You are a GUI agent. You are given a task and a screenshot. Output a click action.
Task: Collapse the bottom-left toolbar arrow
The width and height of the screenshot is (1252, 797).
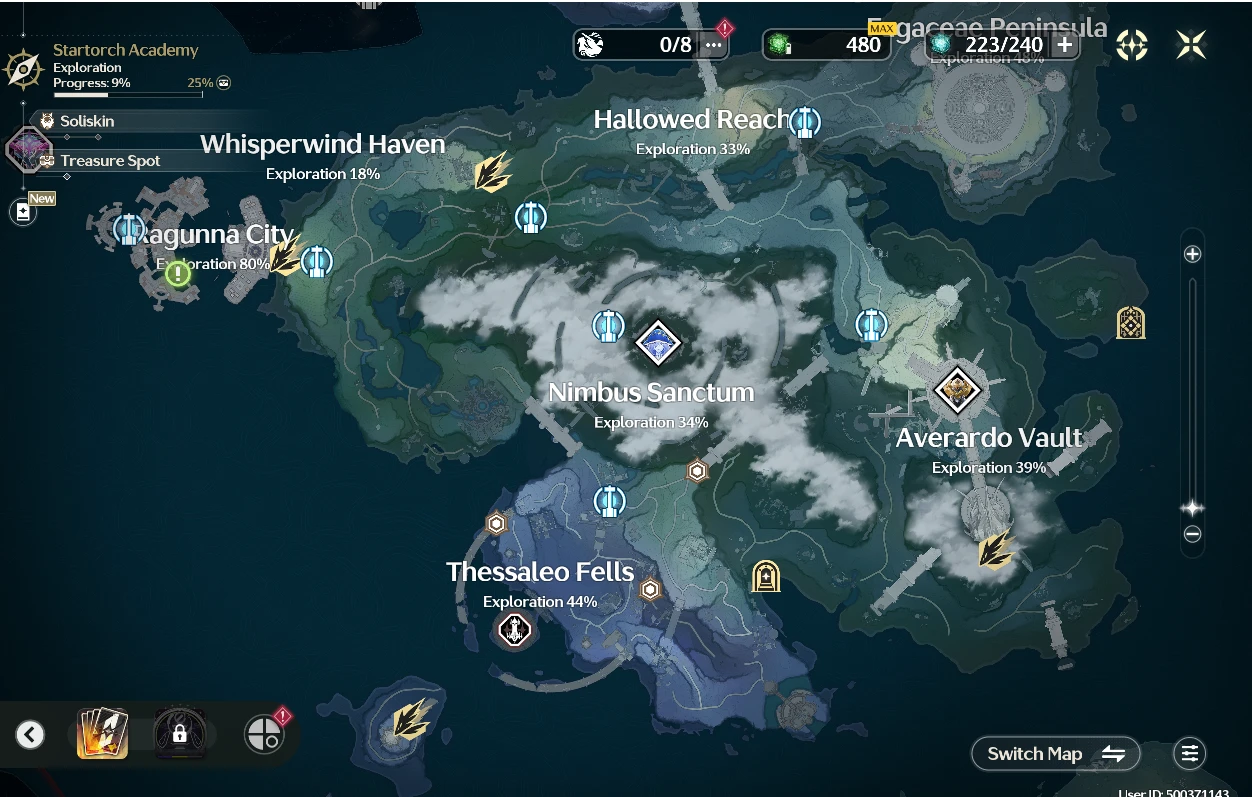tap(30, 735)
